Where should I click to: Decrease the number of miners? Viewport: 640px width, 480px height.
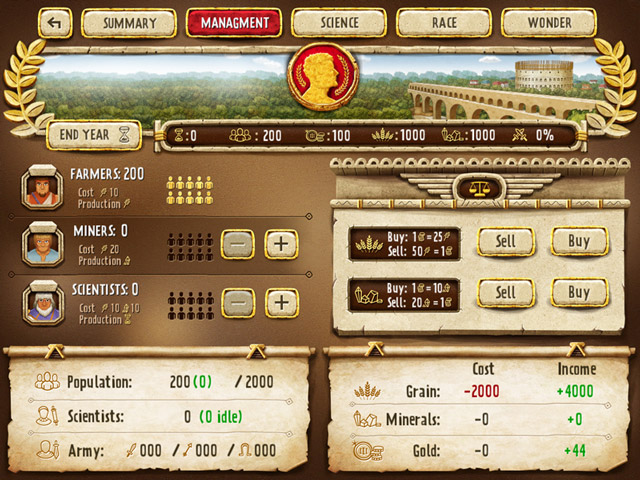tap(238, 244)
